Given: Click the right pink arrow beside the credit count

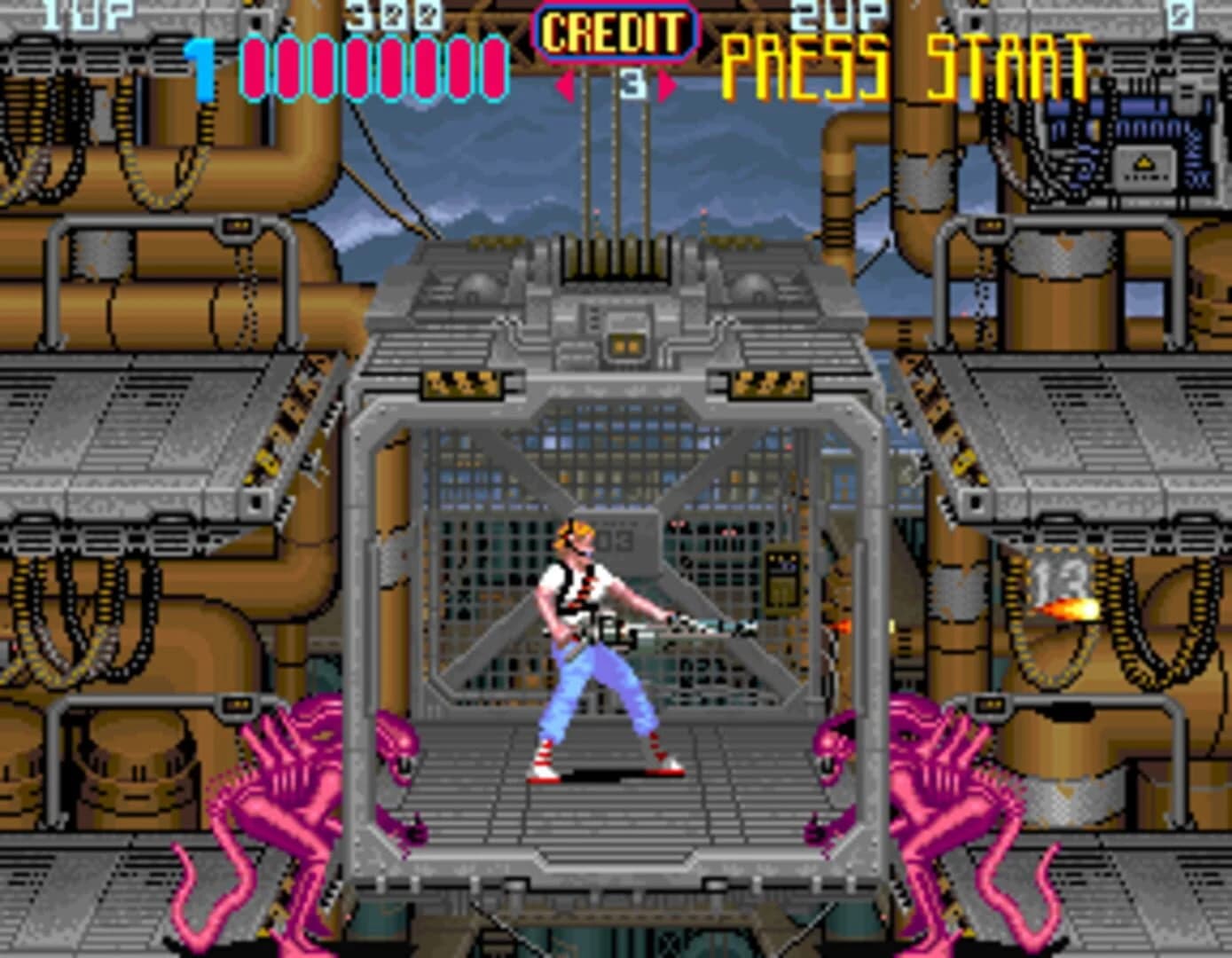Looking at the screenshot, I should tap(666, 84).
